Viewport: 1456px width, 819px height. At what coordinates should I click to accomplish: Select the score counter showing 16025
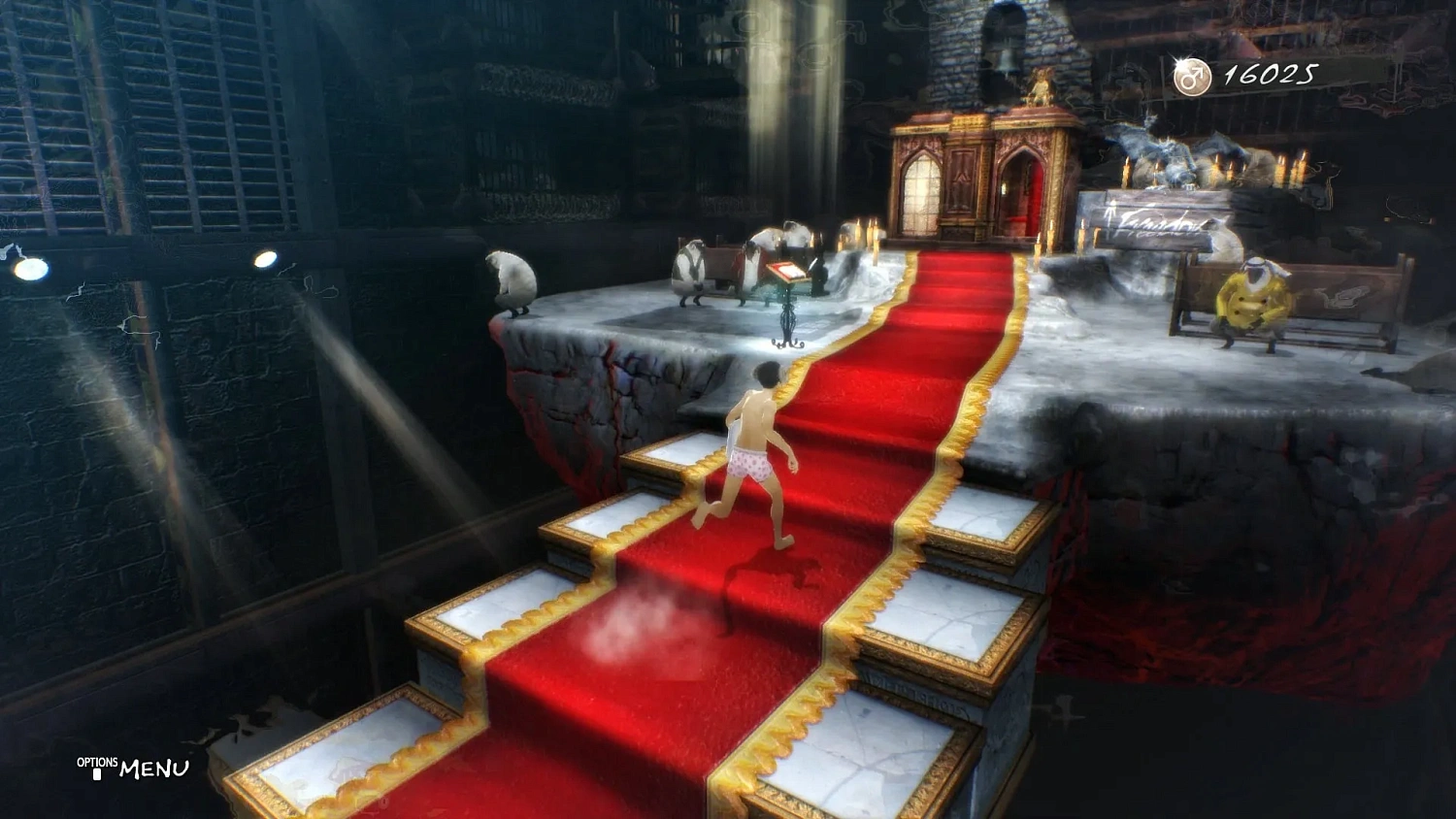click(1274, 72)
